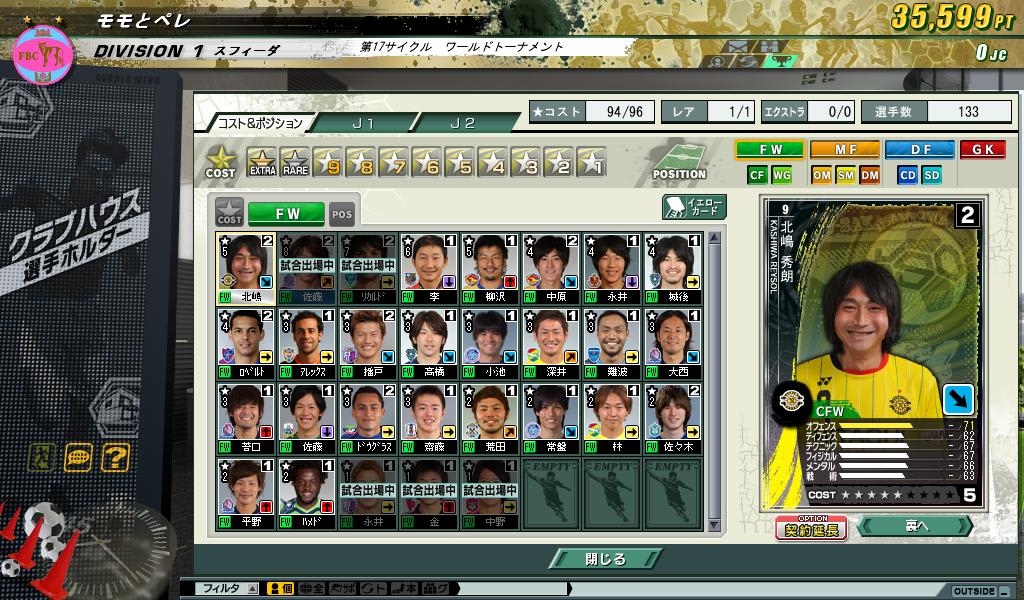Viewport: 1024px width, 600px height.
Task: Show DF position players
Action: tap(919, 150)
